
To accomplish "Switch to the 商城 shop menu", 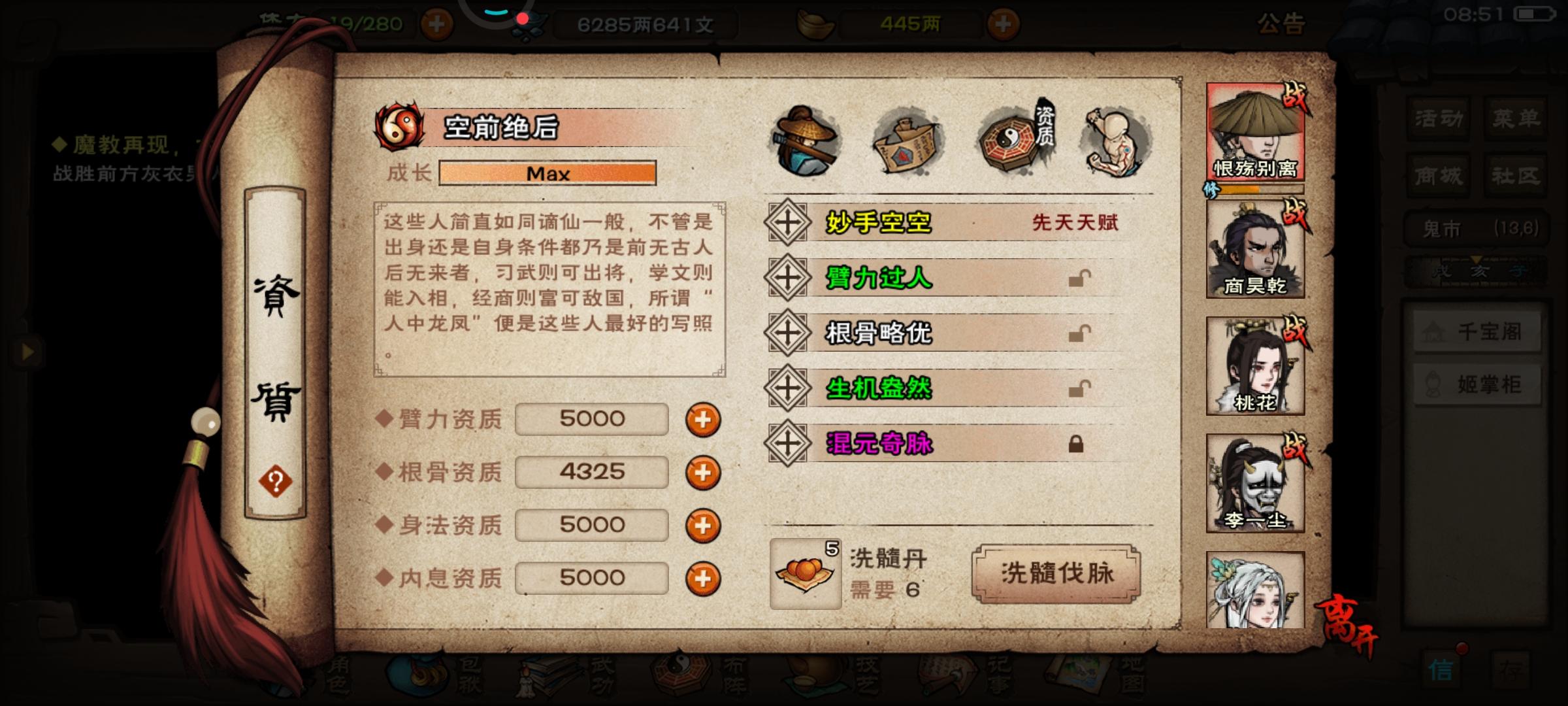I will click(x=1437, y=175).
